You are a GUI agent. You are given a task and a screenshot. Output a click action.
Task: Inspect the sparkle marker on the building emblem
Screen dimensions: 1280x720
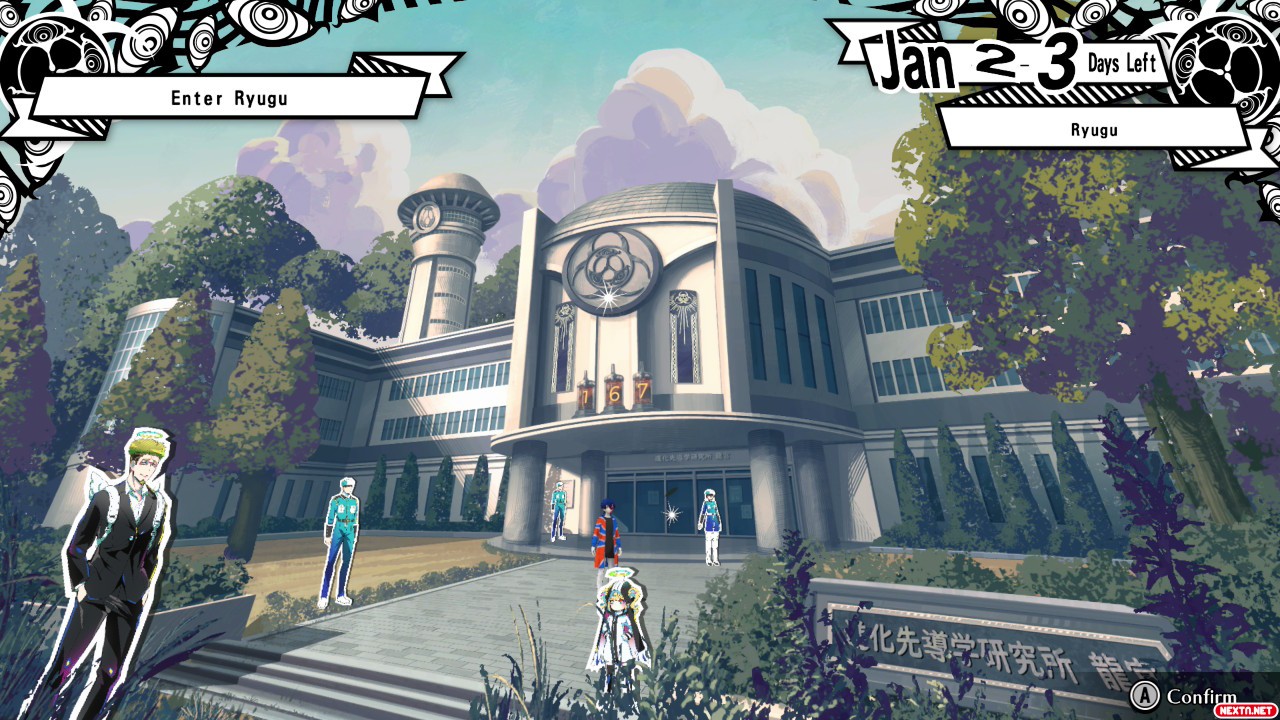coord(606,297)
